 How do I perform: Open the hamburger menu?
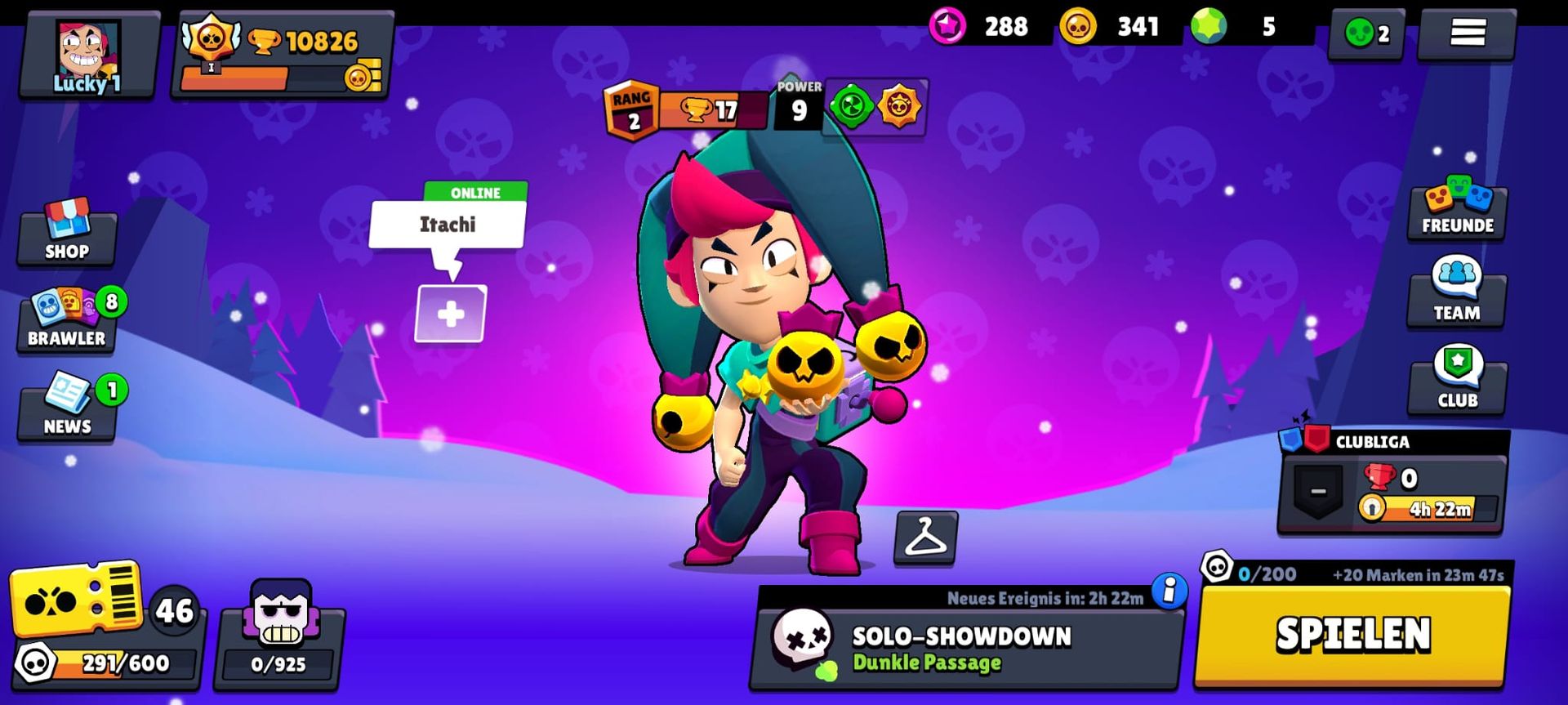point(1467,33)
